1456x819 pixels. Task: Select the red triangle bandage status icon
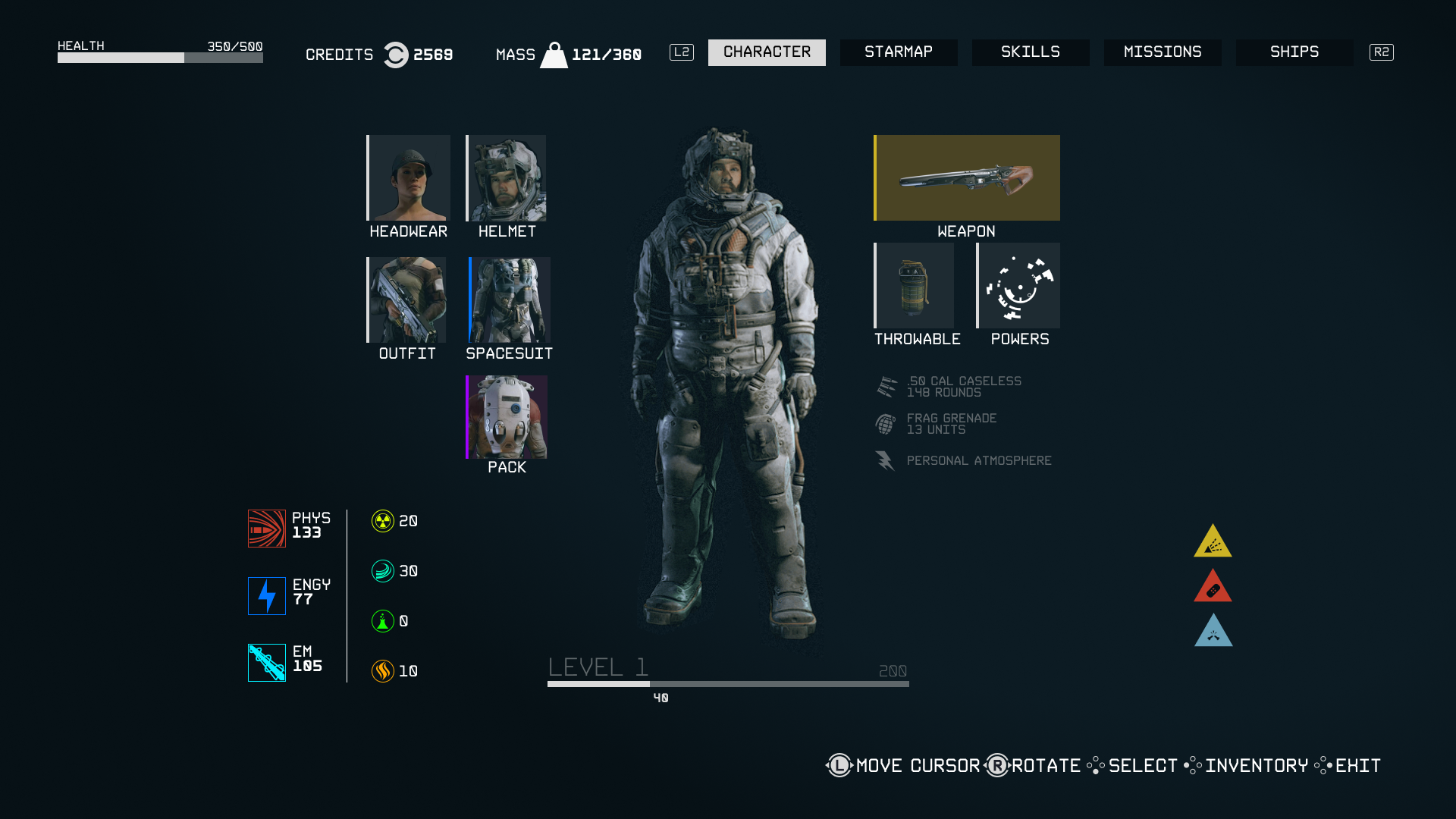(1213, 587)
